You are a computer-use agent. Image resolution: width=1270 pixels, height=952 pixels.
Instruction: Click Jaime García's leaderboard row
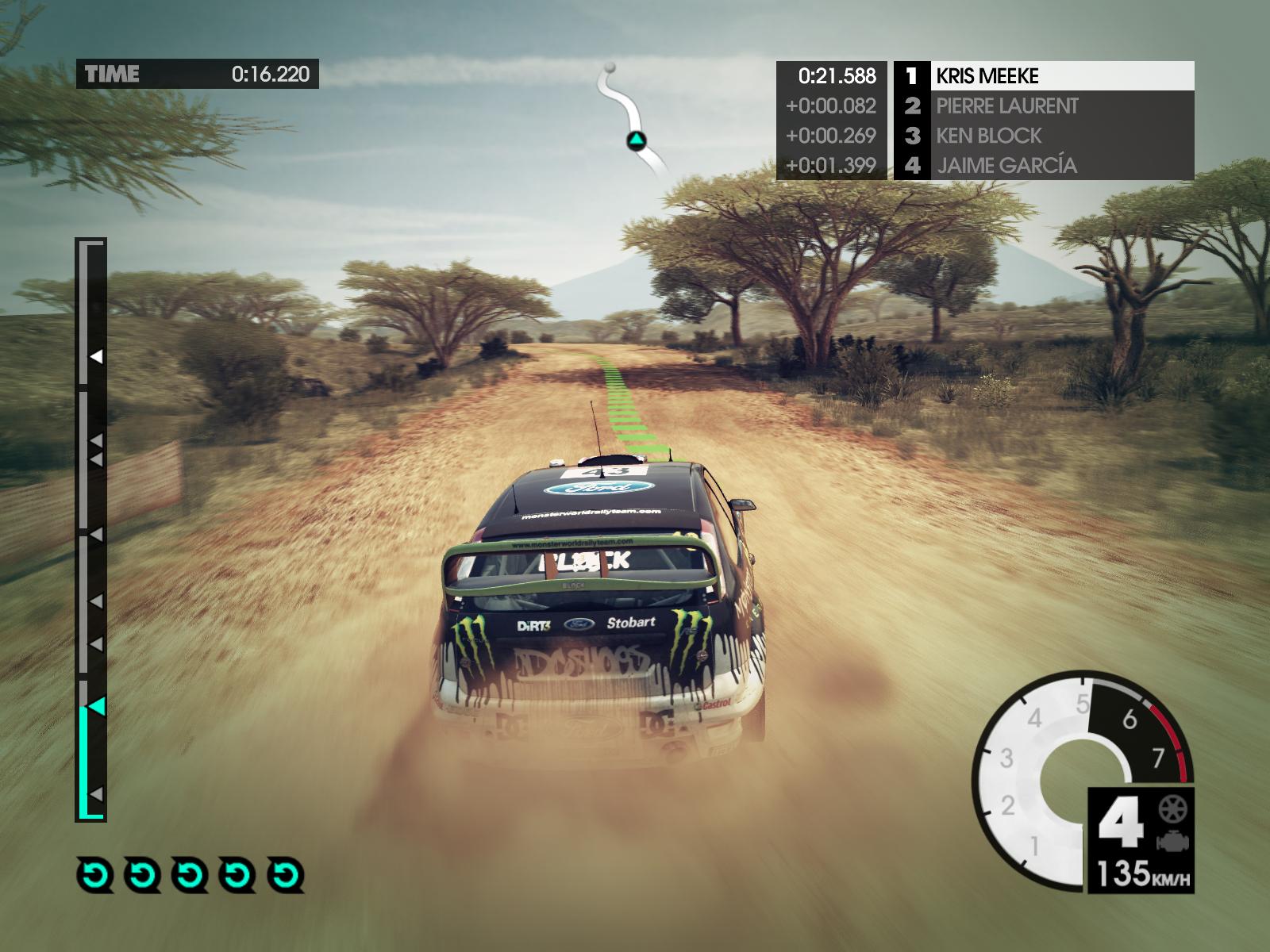1043,165
